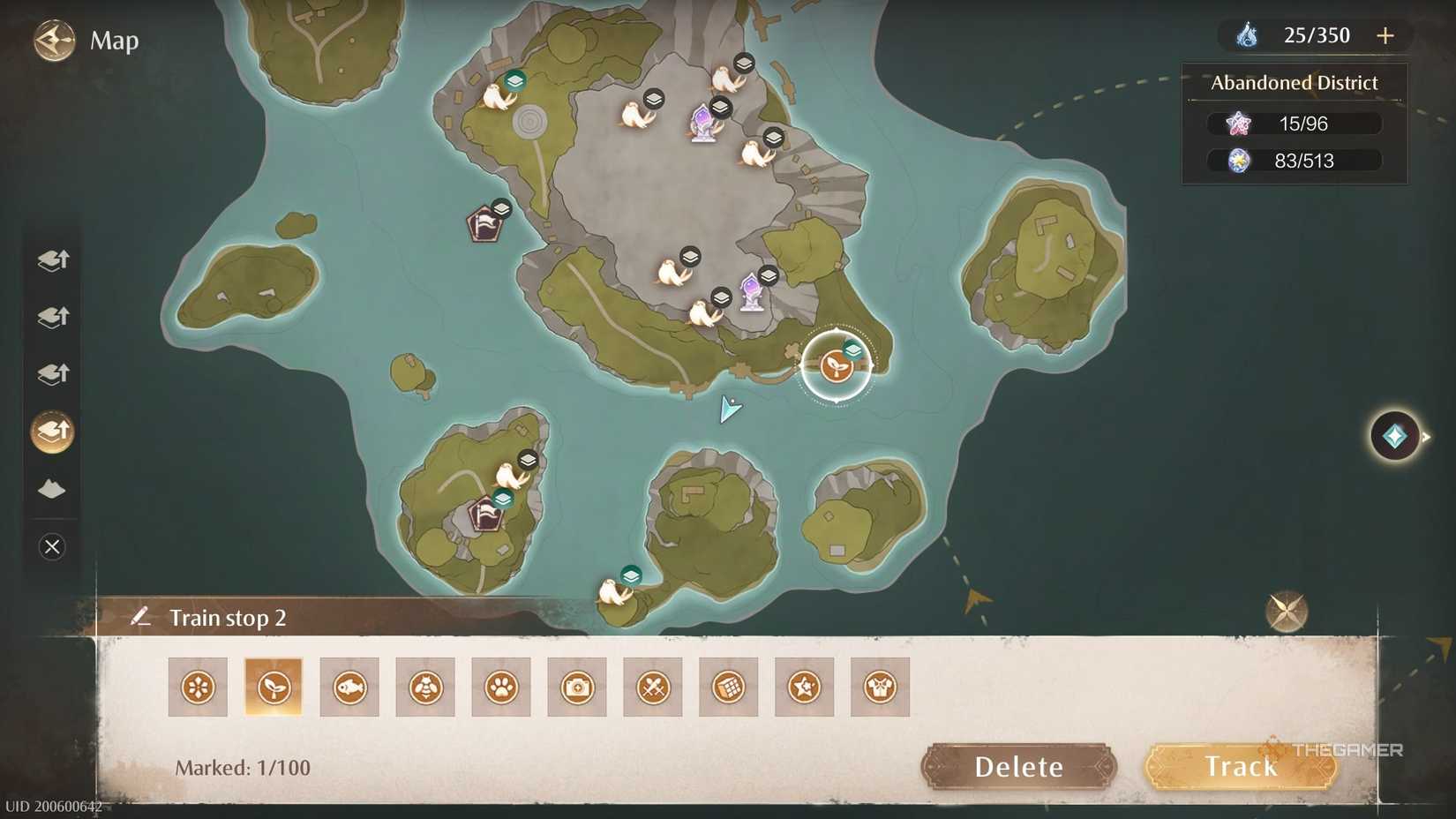Select the crossed weapons marker filter
1456x819 pixels.
[x=653, y=686]
